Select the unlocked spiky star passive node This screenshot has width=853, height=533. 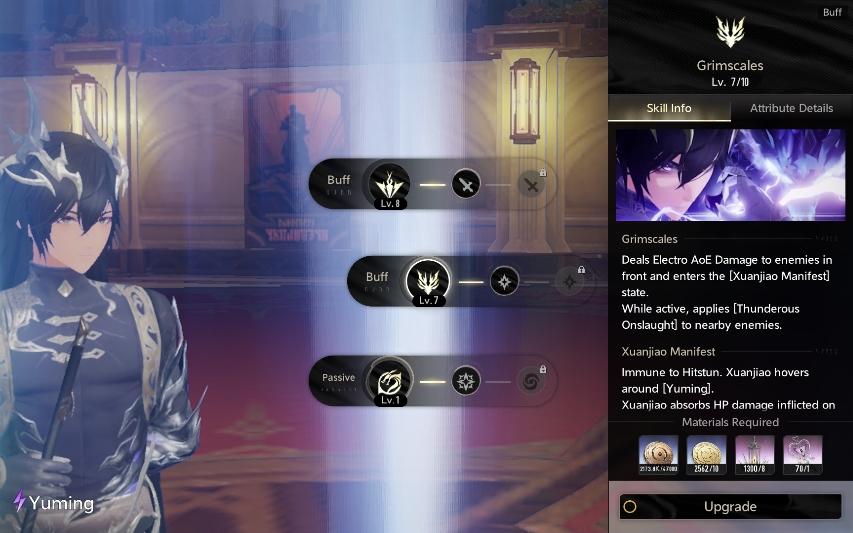pos(466,380)
